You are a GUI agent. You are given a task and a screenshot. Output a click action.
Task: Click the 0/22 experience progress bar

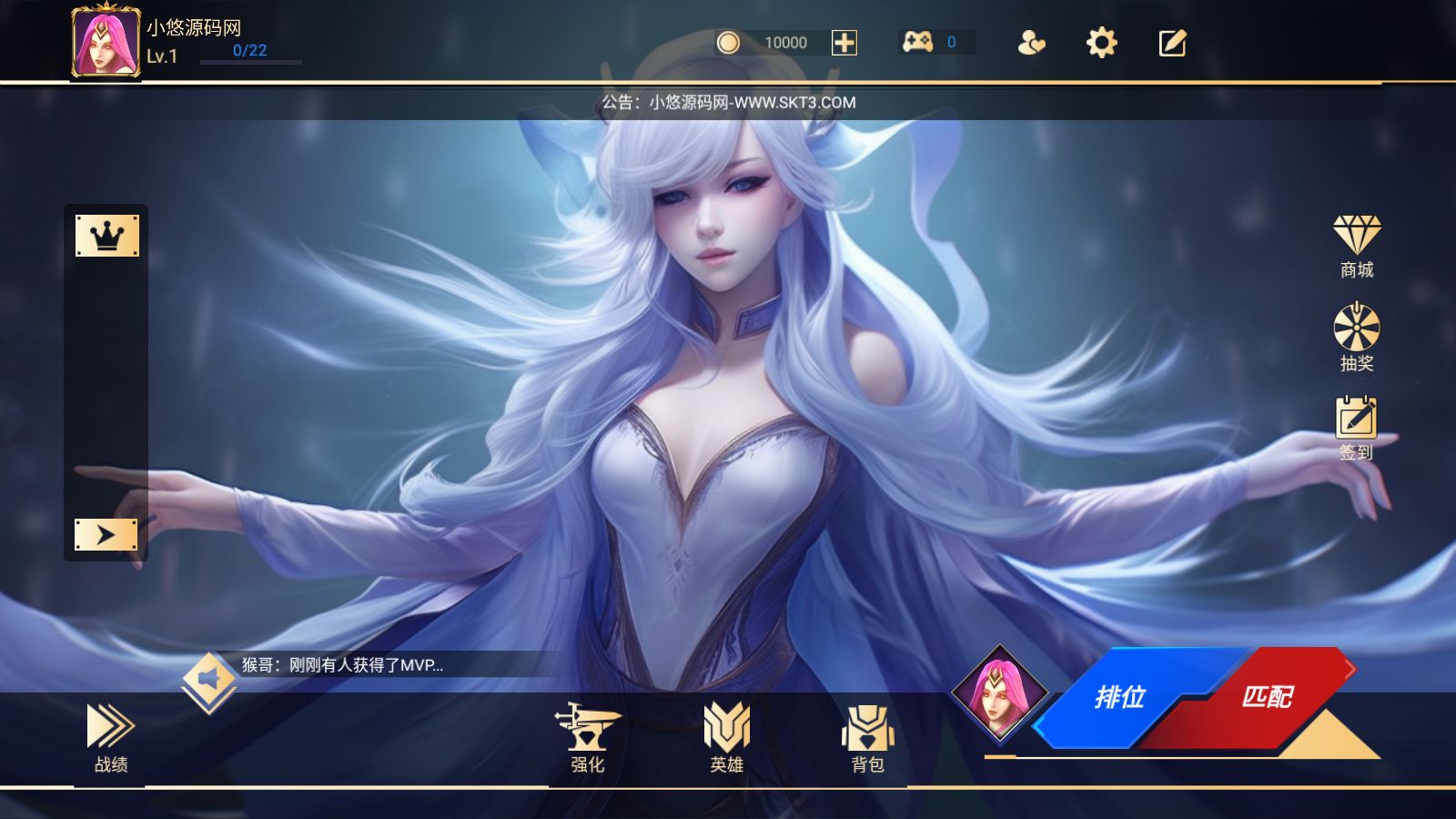(252, 62)
